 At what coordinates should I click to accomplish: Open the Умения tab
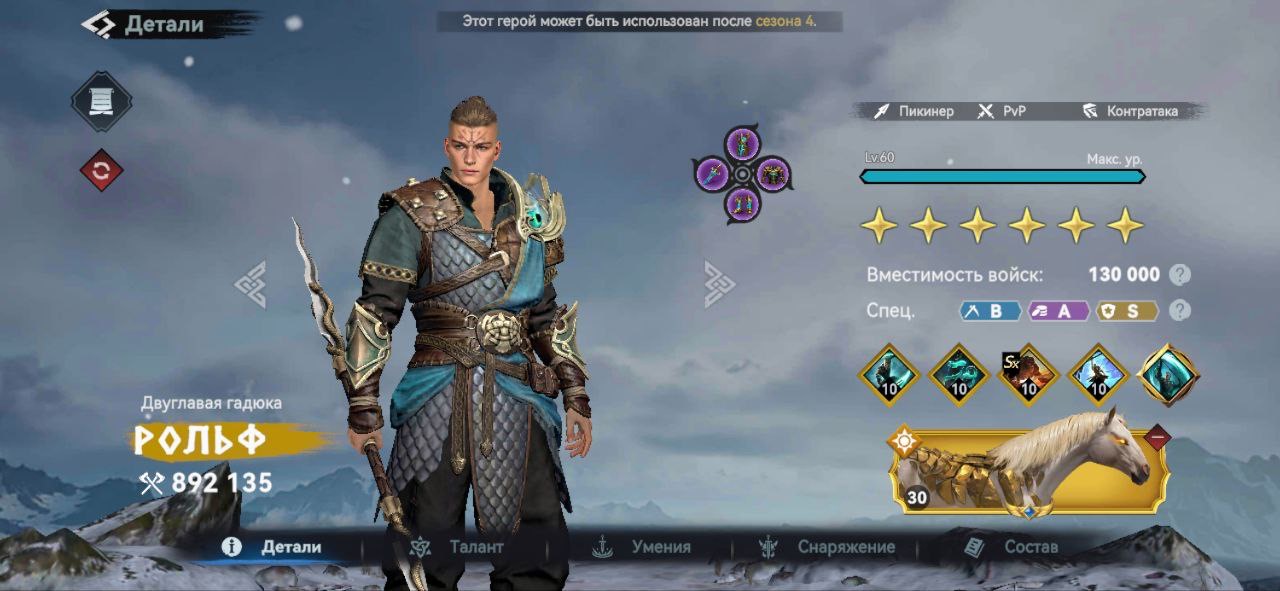pos(643,547)
